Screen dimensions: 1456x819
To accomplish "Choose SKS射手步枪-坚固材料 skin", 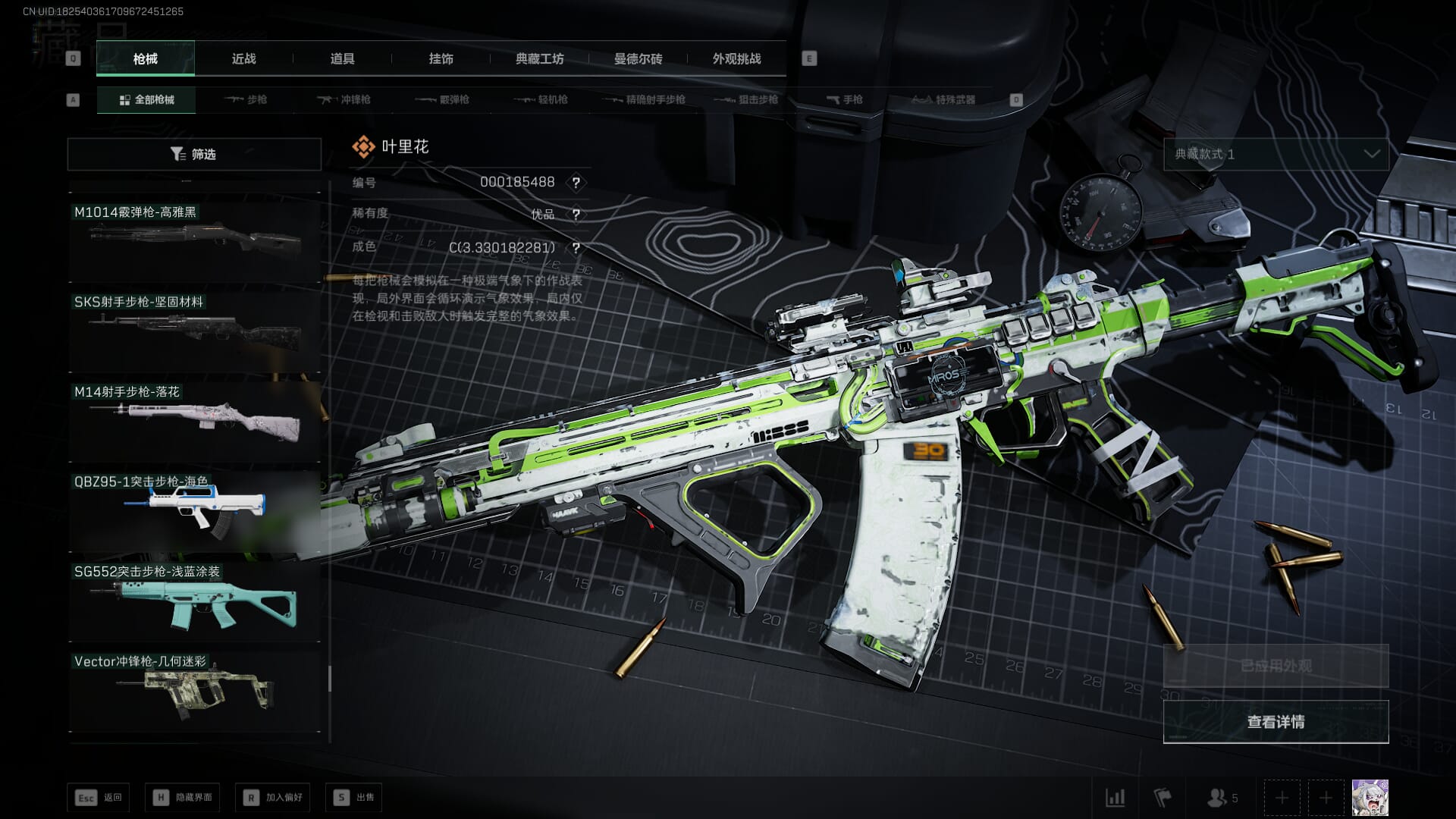I will (x=194, y=330).
